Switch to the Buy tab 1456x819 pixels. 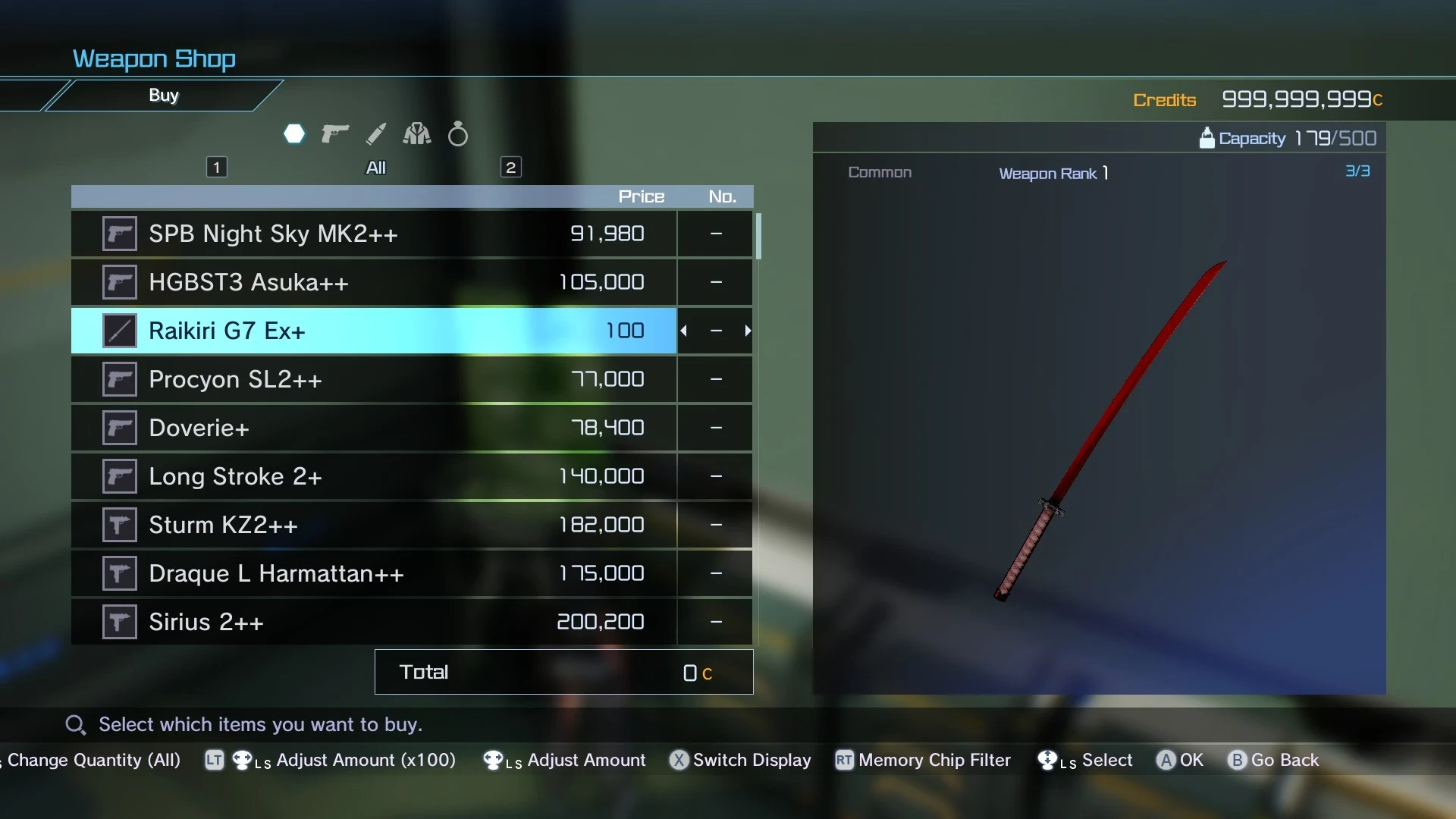[164, 95]
